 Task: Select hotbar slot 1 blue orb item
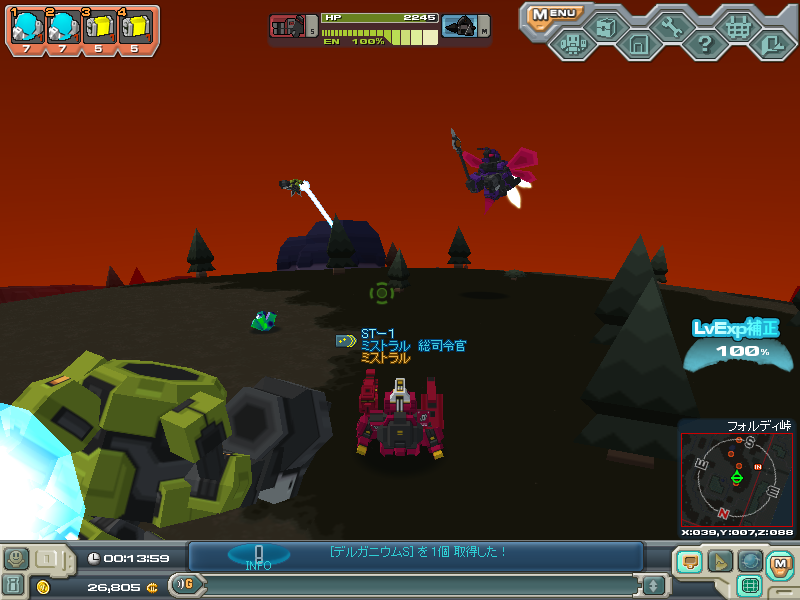pos(24,25)
